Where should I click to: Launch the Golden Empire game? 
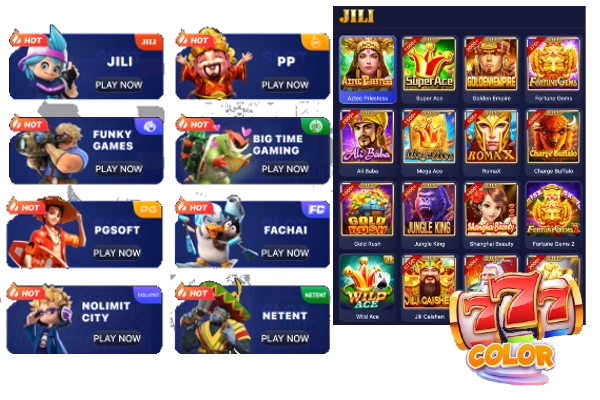(490, 65)
